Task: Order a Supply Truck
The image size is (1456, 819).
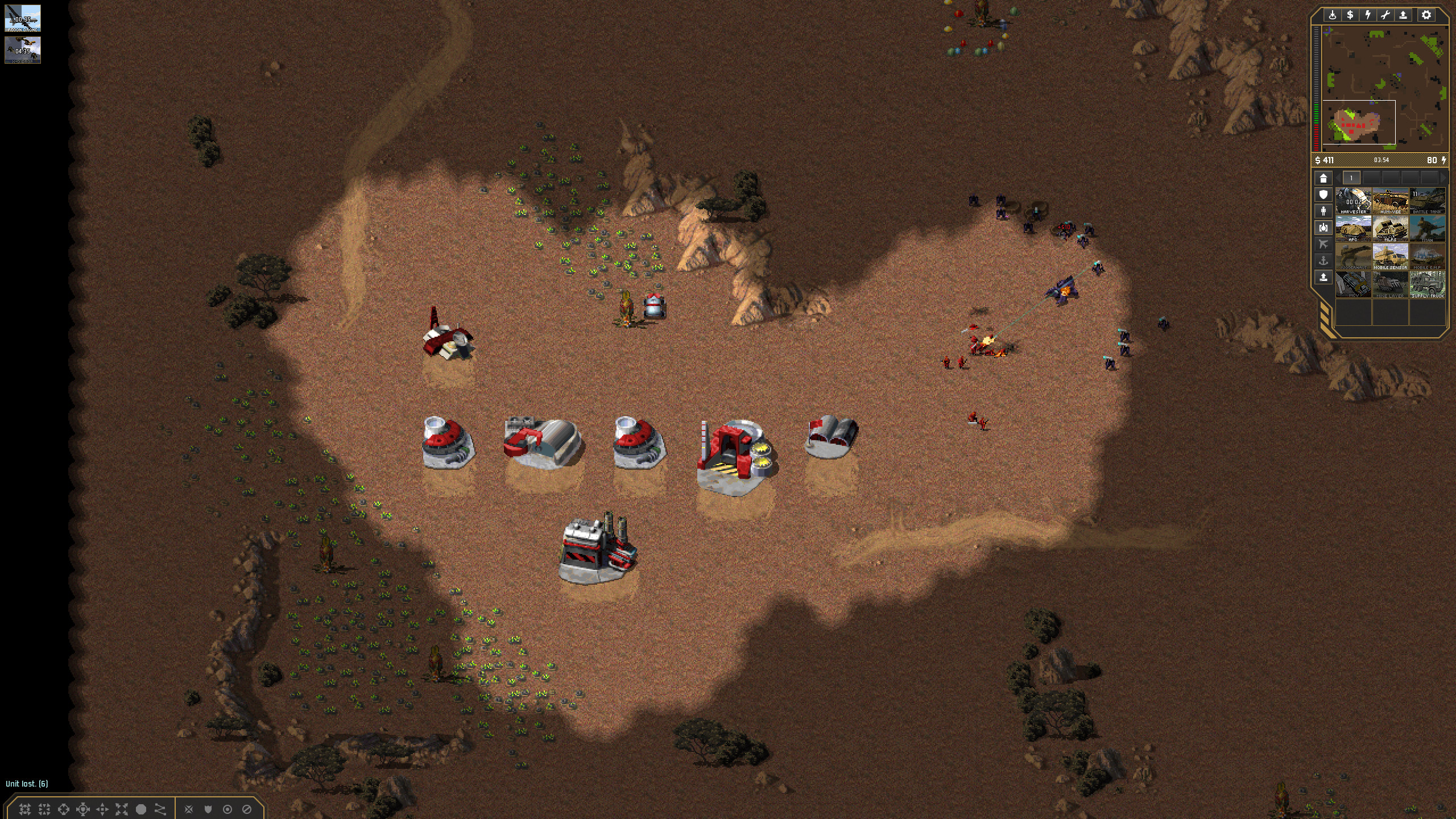Action: point(1427,285)
